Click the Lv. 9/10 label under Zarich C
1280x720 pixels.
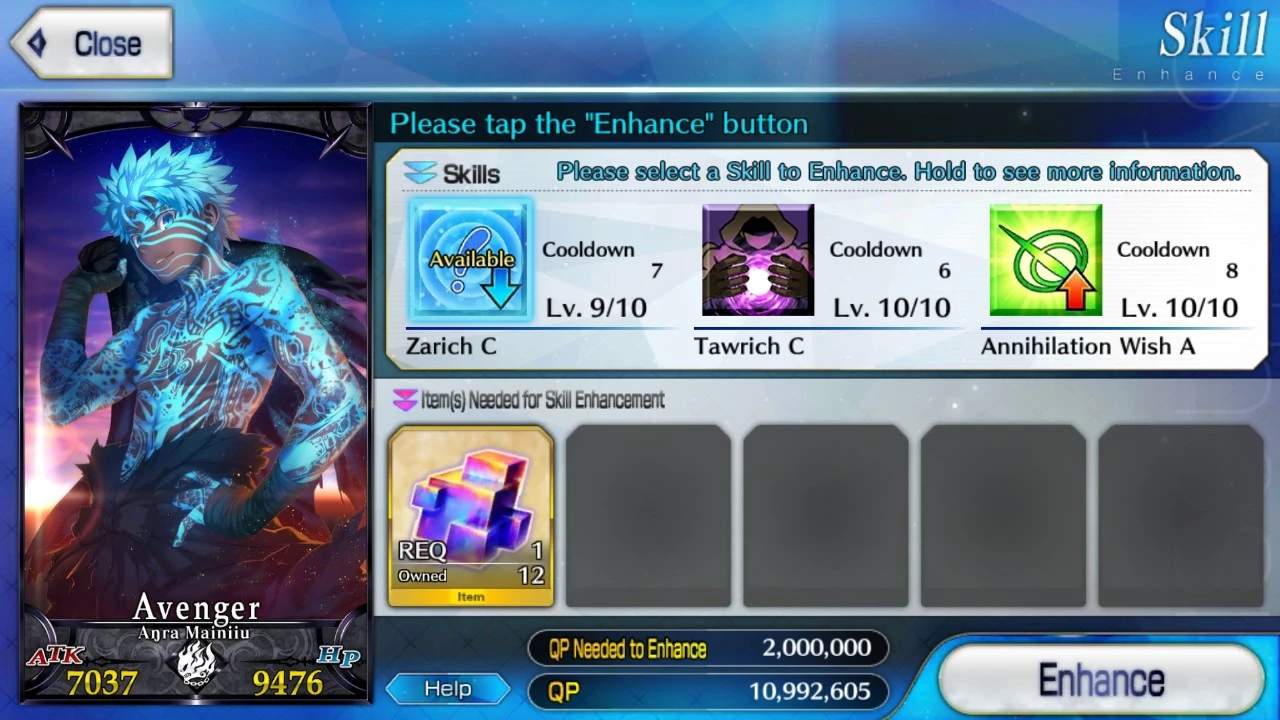[x=596, y=308]
